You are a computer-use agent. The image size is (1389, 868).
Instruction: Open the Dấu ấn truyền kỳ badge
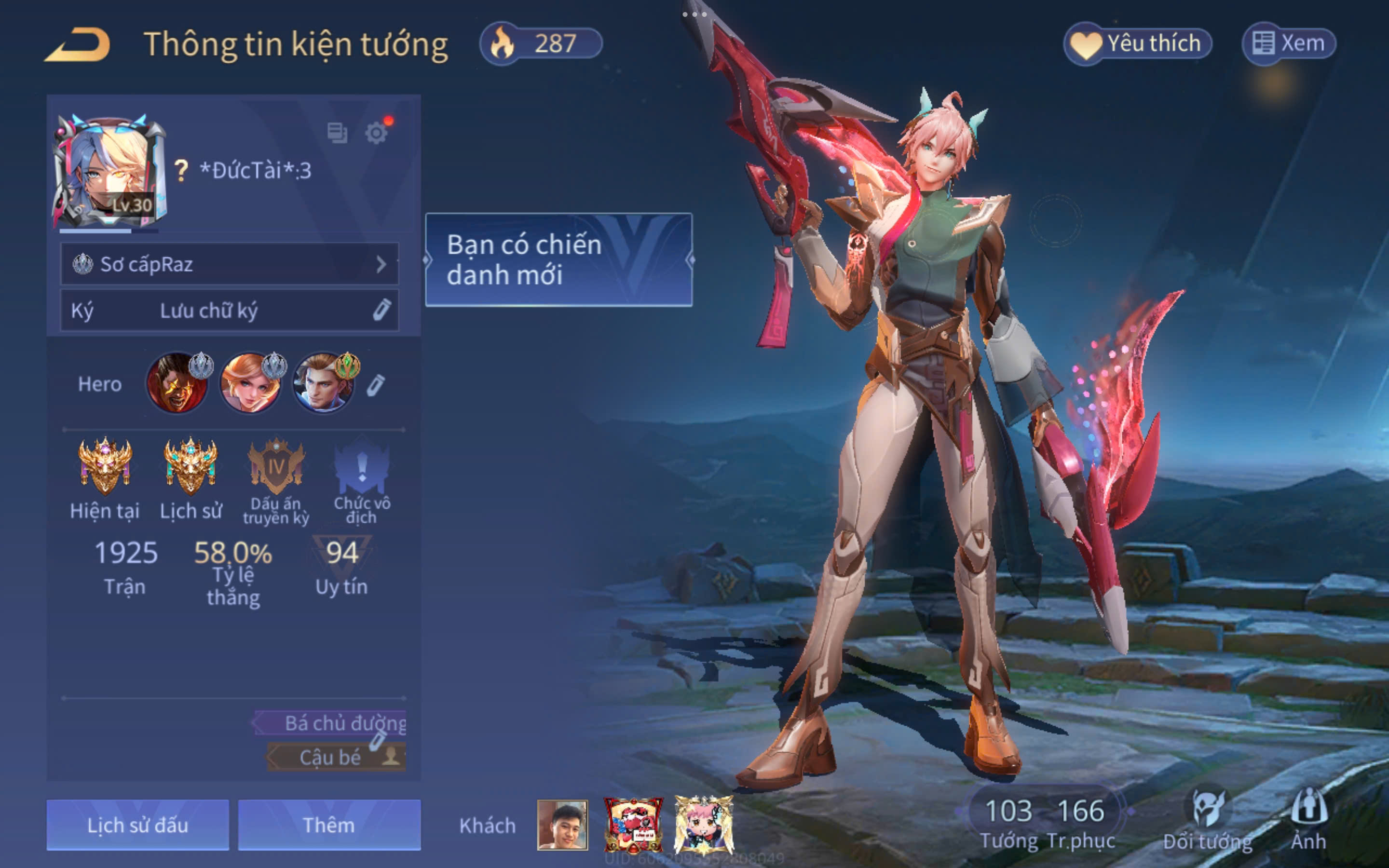[x=276, y=466]
